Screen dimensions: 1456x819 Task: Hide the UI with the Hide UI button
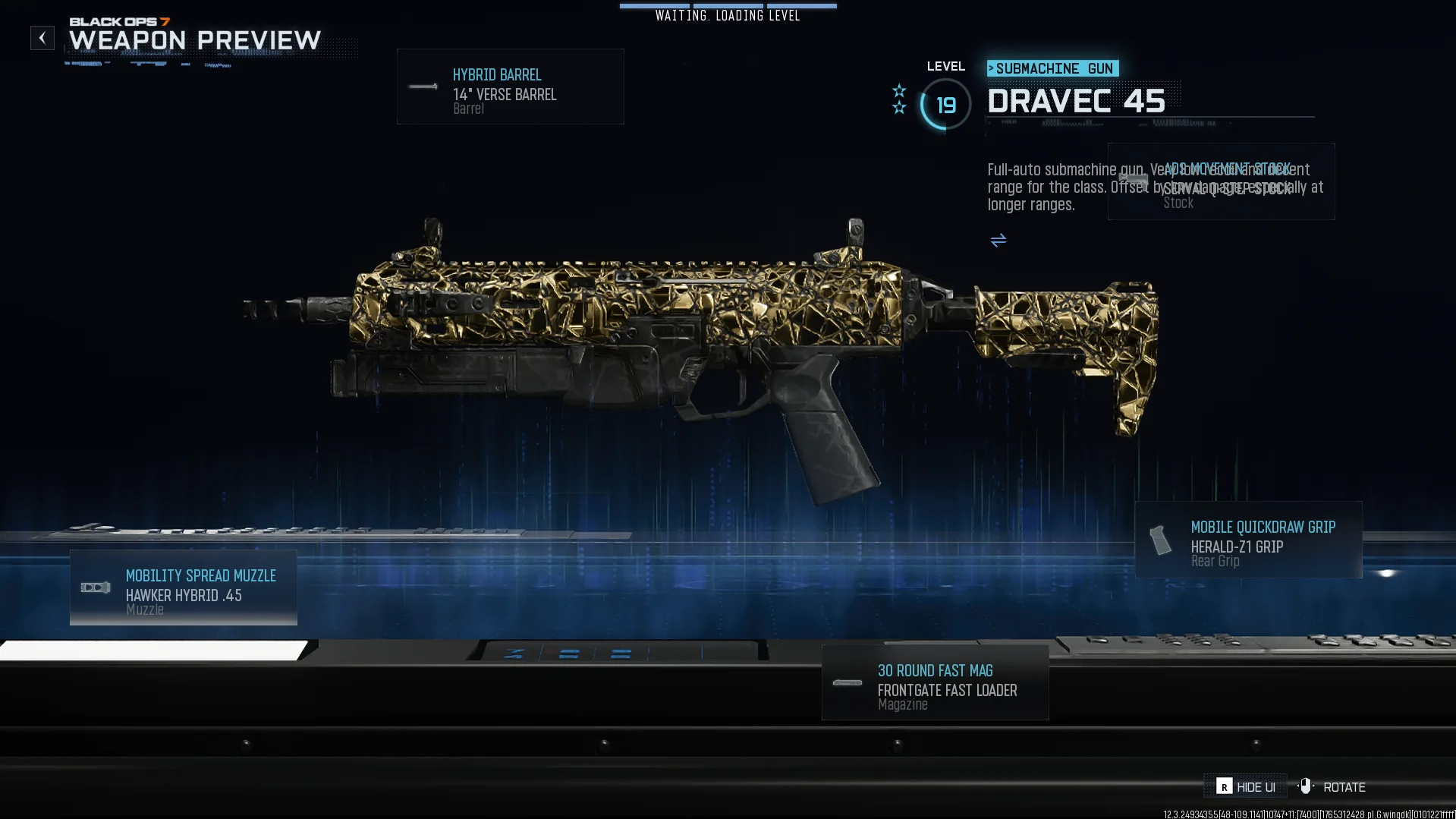[1245, 787]
